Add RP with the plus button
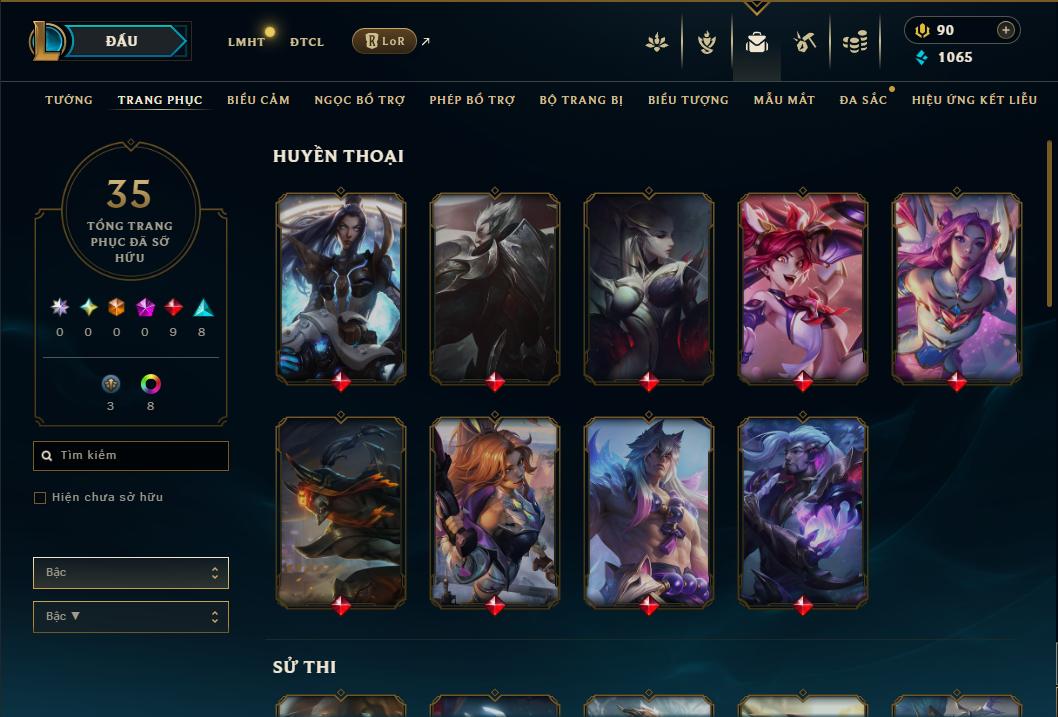The image size is (1058, 717). (x=1006, y=30)
